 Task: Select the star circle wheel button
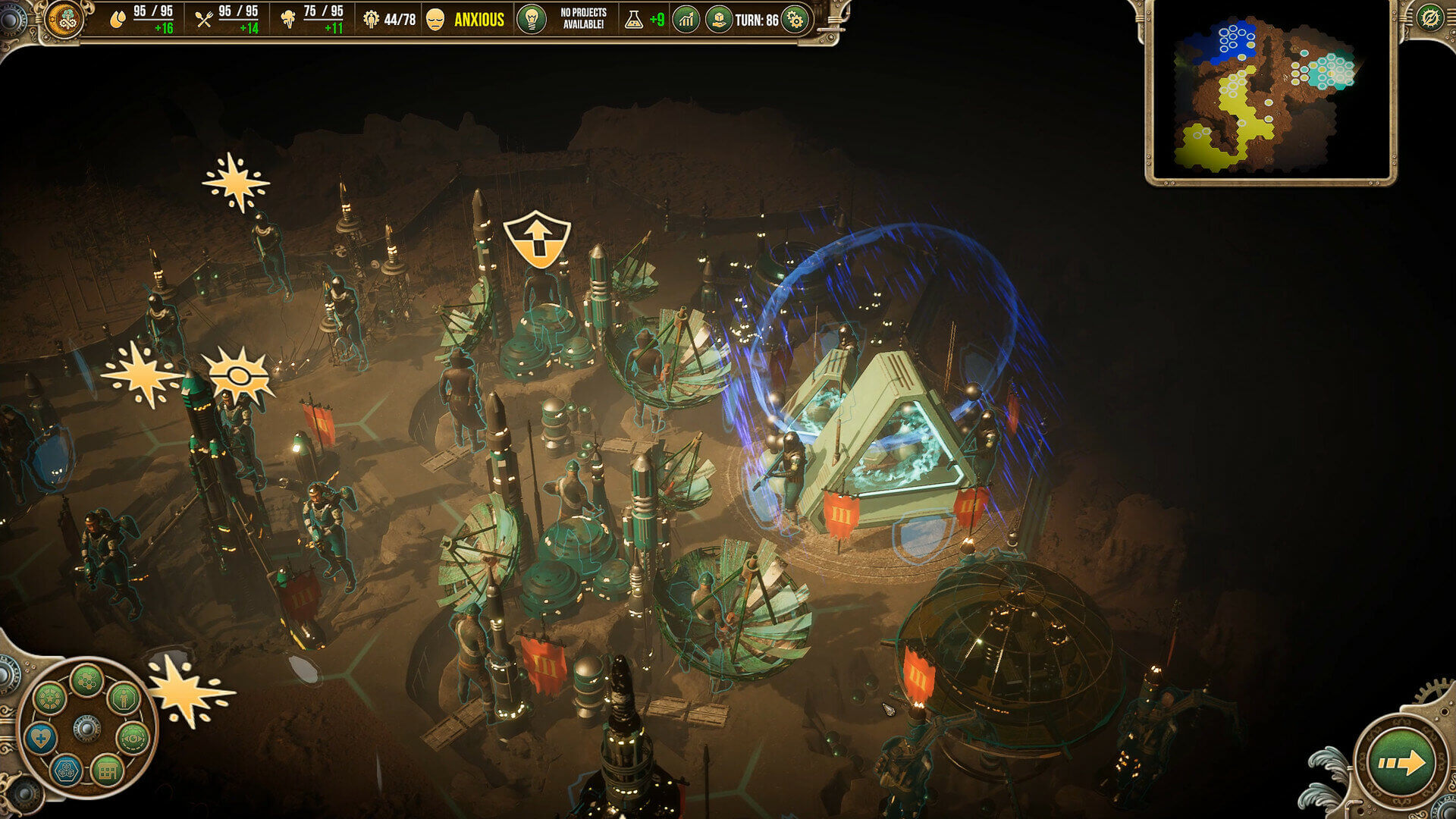point(49,697)
